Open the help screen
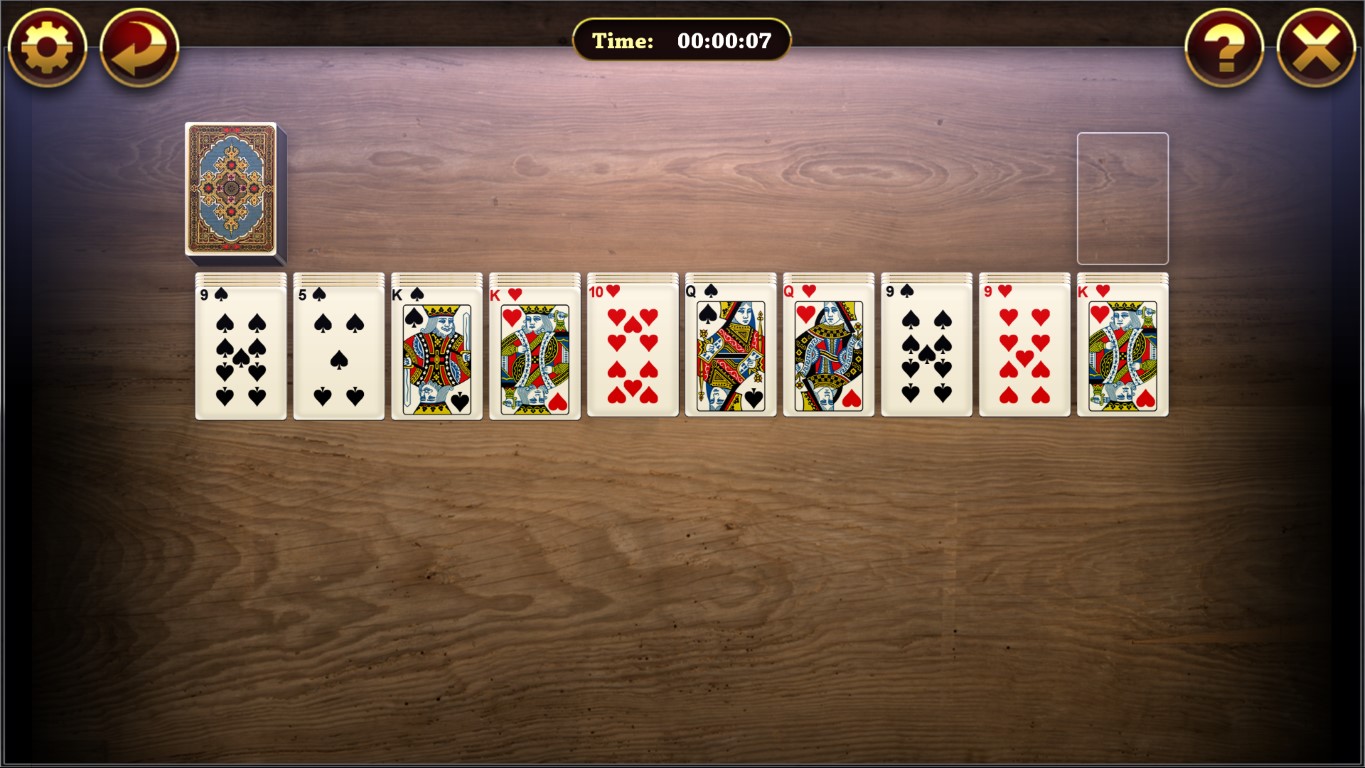Viewport: 1365px width, 768px height. 1224,46
